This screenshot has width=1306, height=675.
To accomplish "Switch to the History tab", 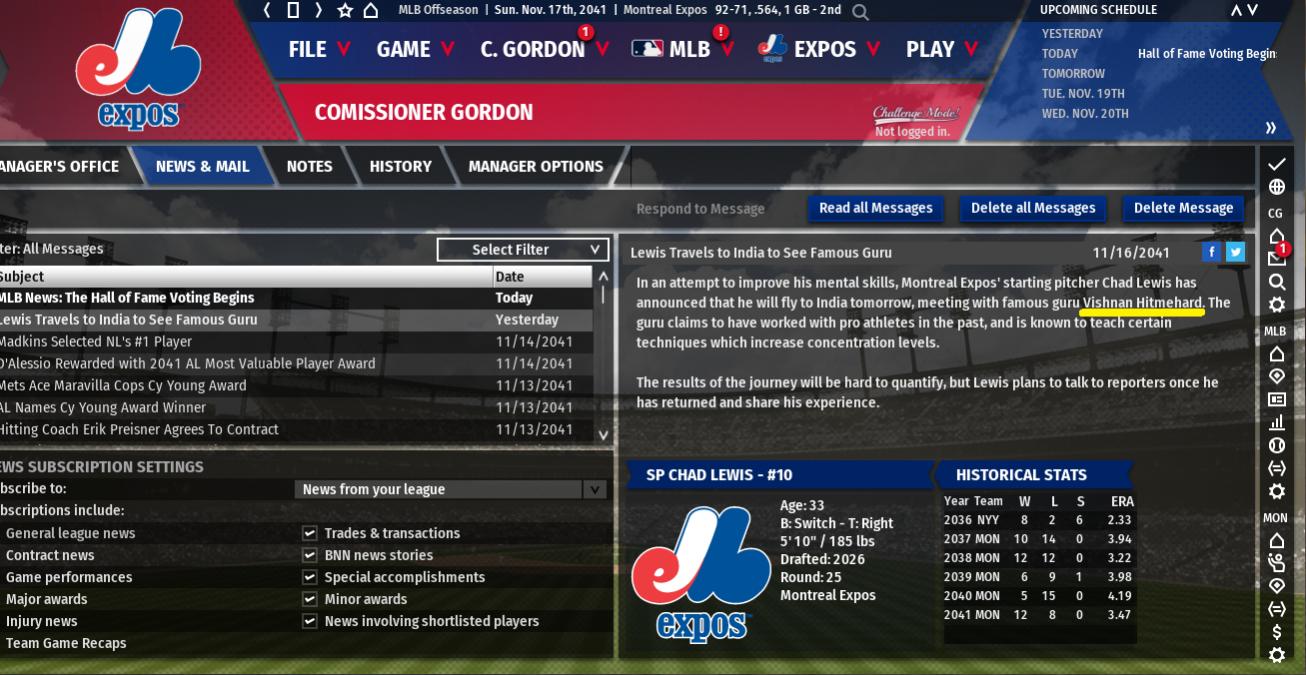I will 400,166.
